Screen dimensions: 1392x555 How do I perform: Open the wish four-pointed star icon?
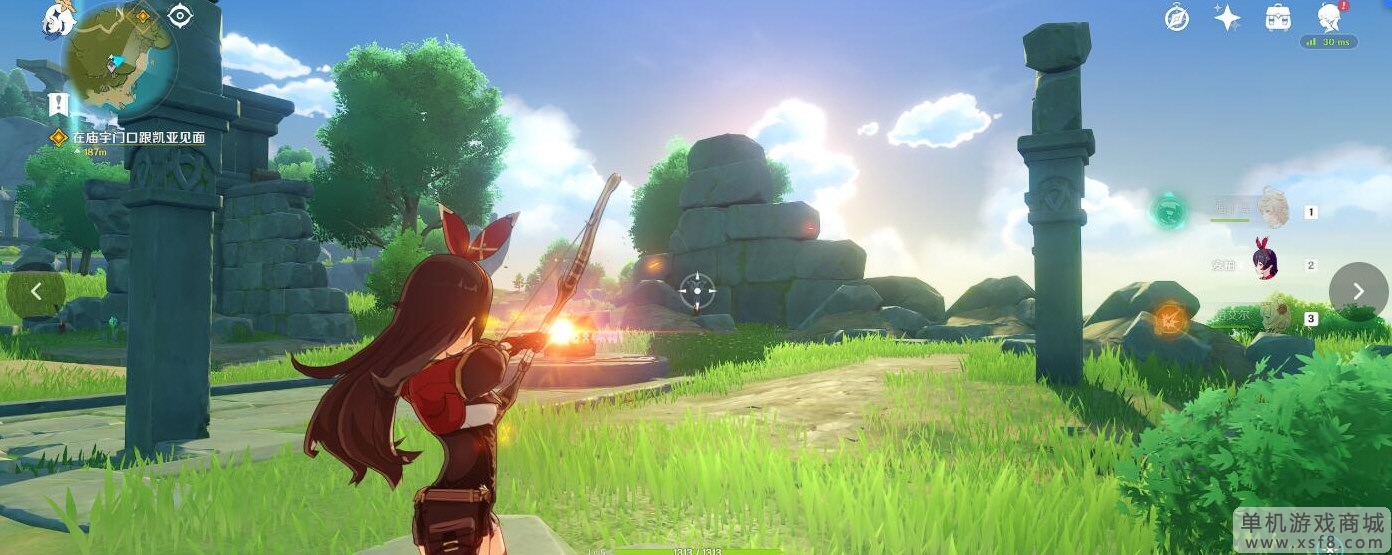pos(1227,17)
